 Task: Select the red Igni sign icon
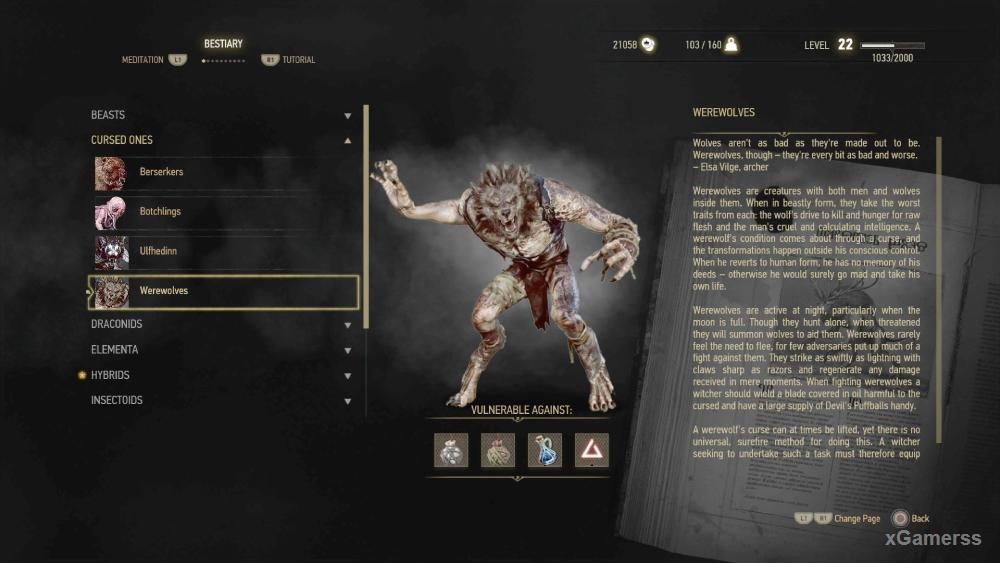point(592,450)
